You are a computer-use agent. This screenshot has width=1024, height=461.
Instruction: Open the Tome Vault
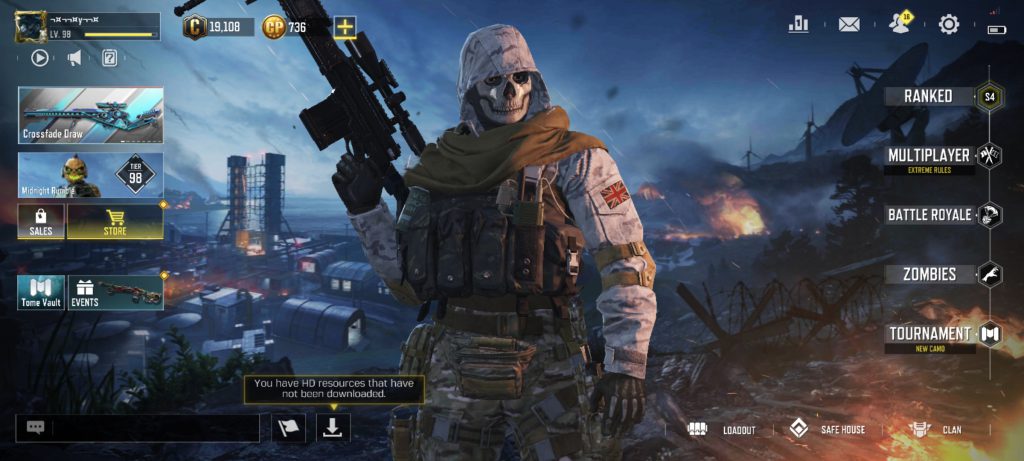click(x=41, y=292)
